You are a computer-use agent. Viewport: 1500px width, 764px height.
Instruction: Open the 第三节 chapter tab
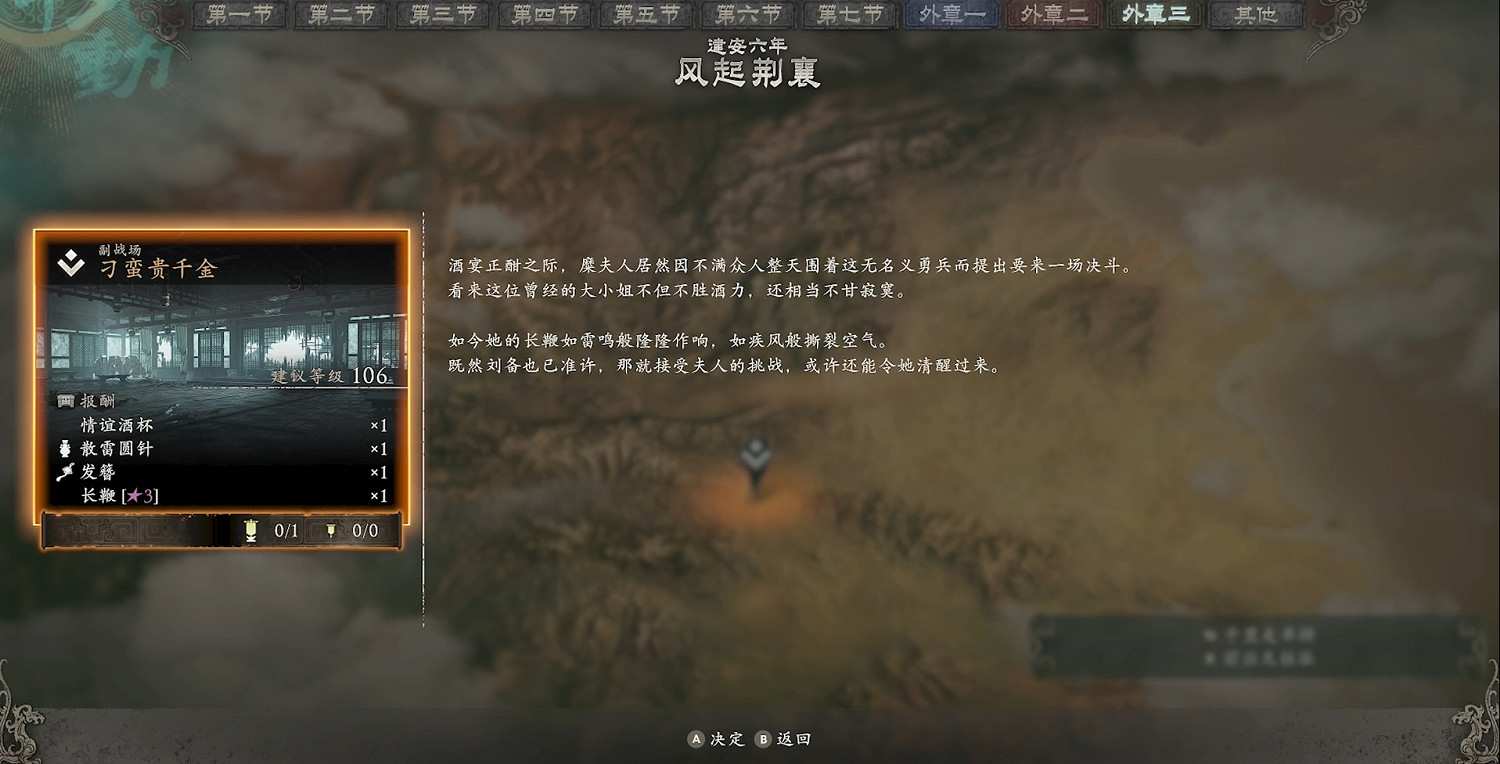(442, 15)
